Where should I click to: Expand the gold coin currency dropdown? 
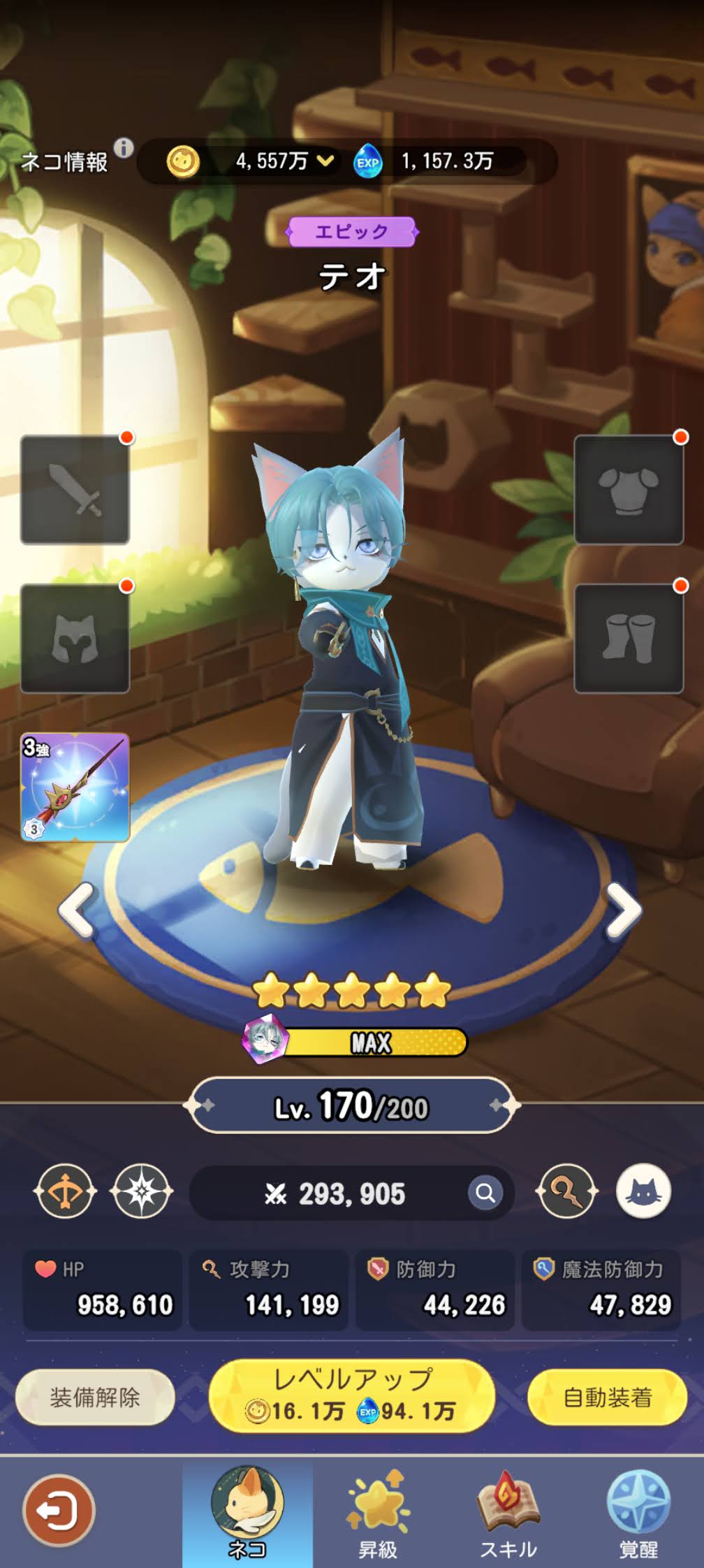point(325,161)
